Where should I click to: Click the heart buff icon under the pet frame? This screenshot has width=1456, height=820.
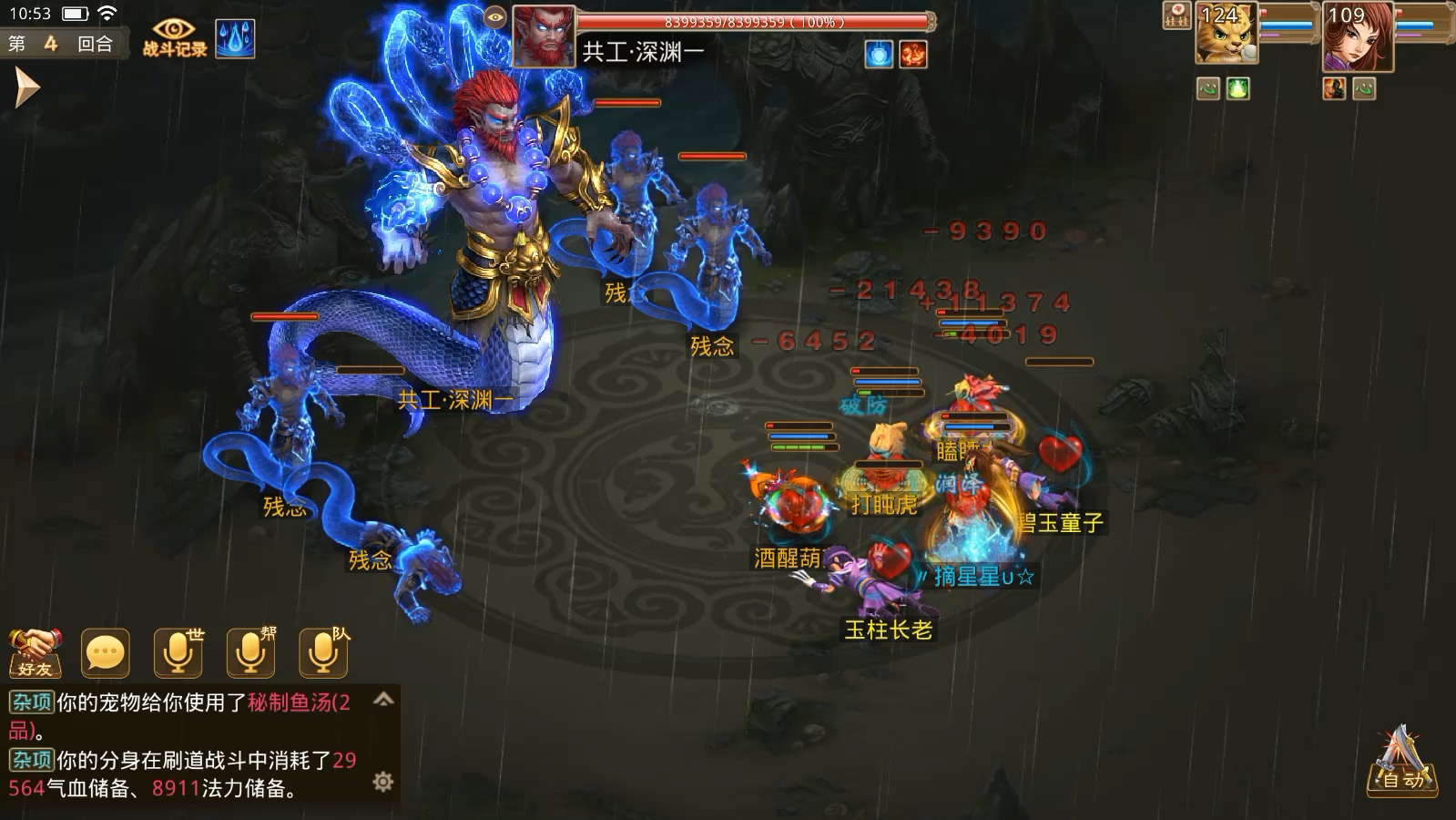pyautogui.click(x=1208, y=89)
